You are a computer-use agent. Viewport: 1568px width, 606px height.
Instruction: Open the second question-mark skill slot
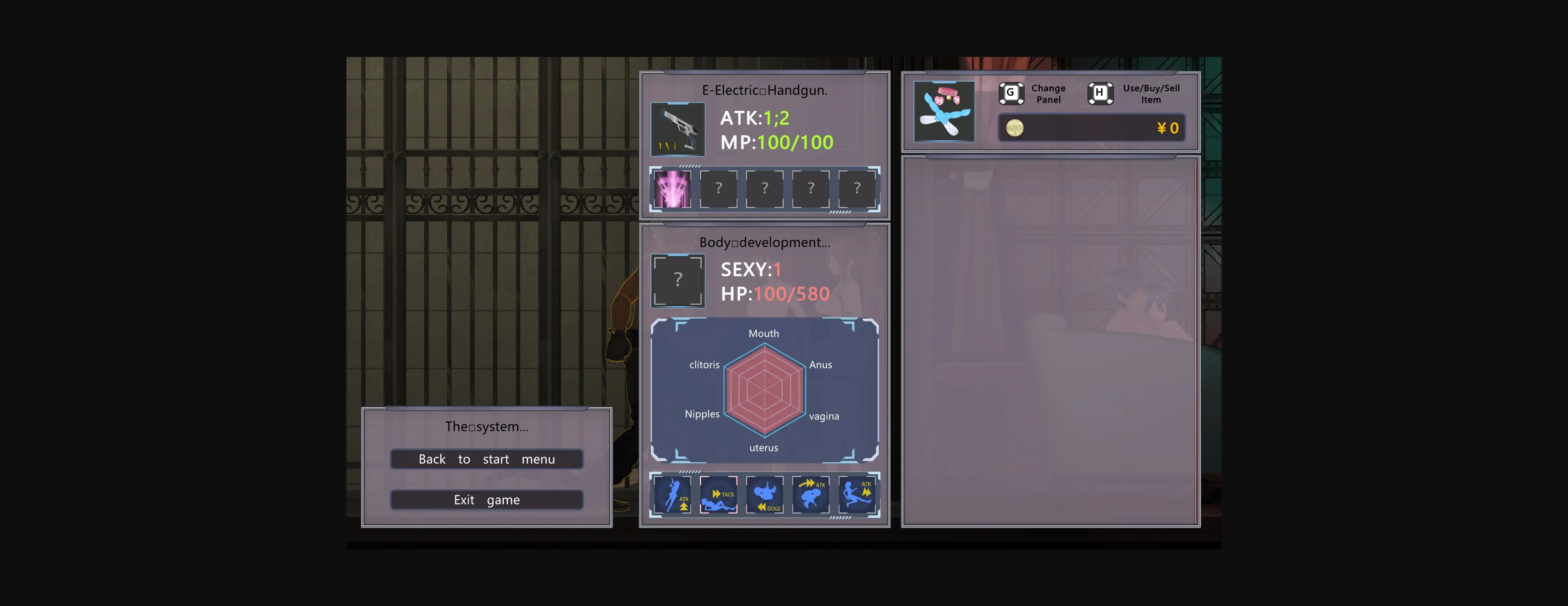(x=764, y=189)
